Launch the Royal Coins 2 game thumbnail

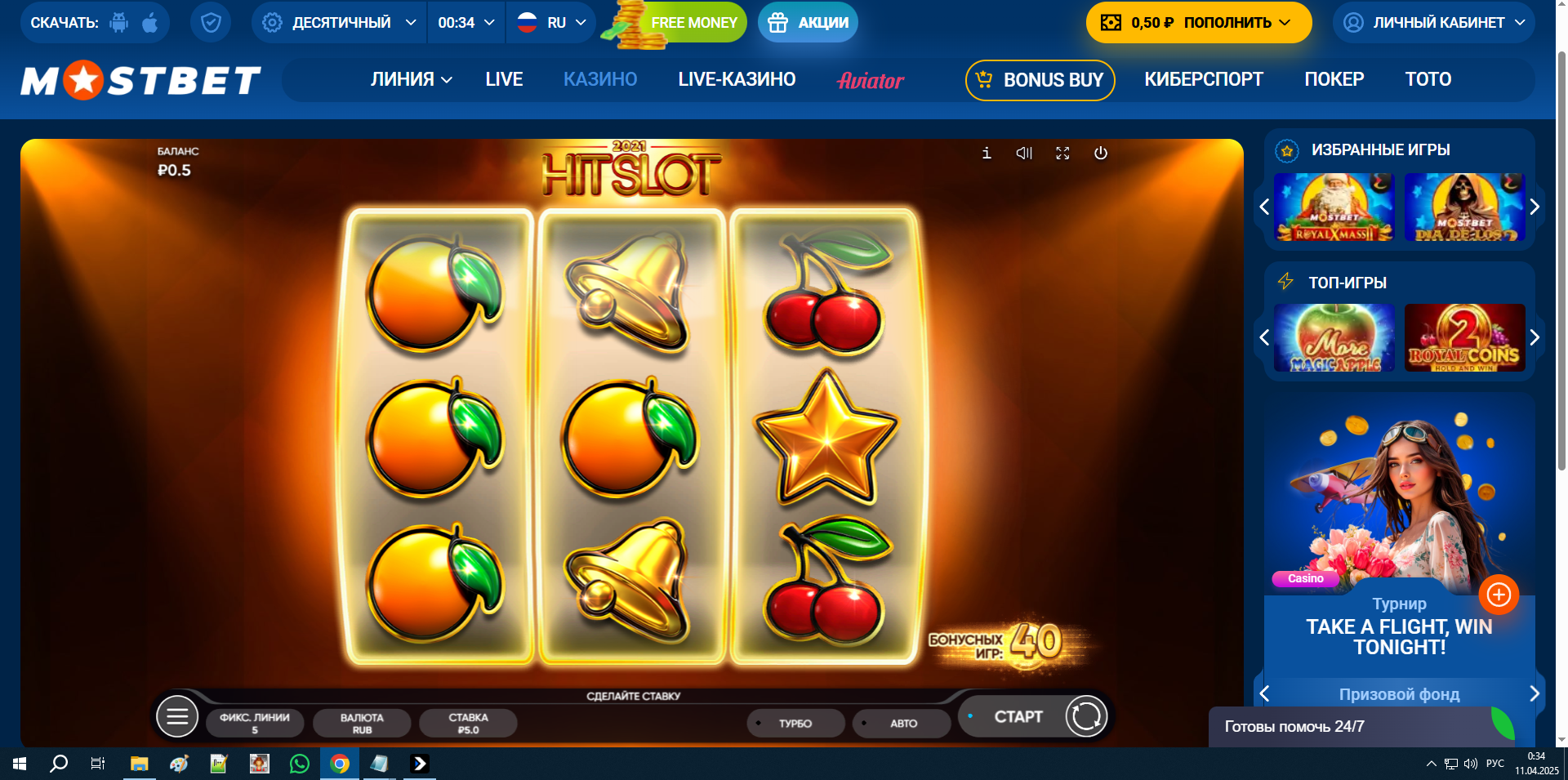pyautogui.click(x=1464, y=337)
